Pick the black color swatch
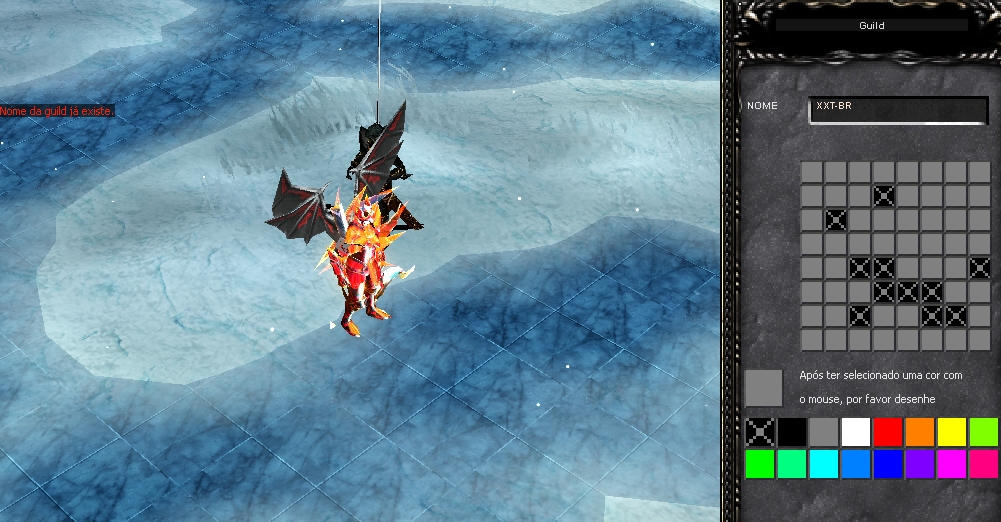 point(792,432)
